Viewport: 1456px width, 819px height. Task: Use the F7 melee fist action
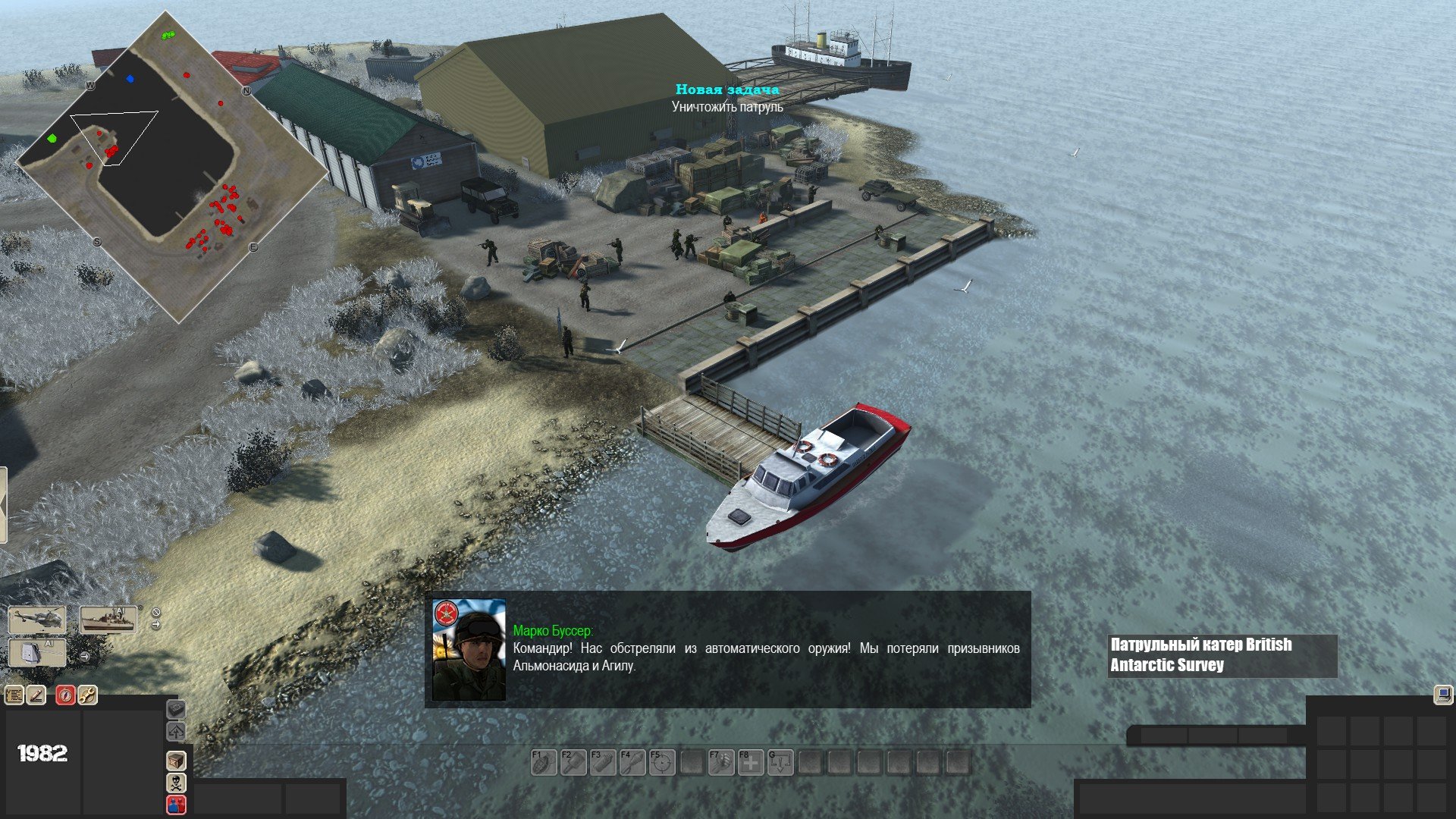click(721, 762)
